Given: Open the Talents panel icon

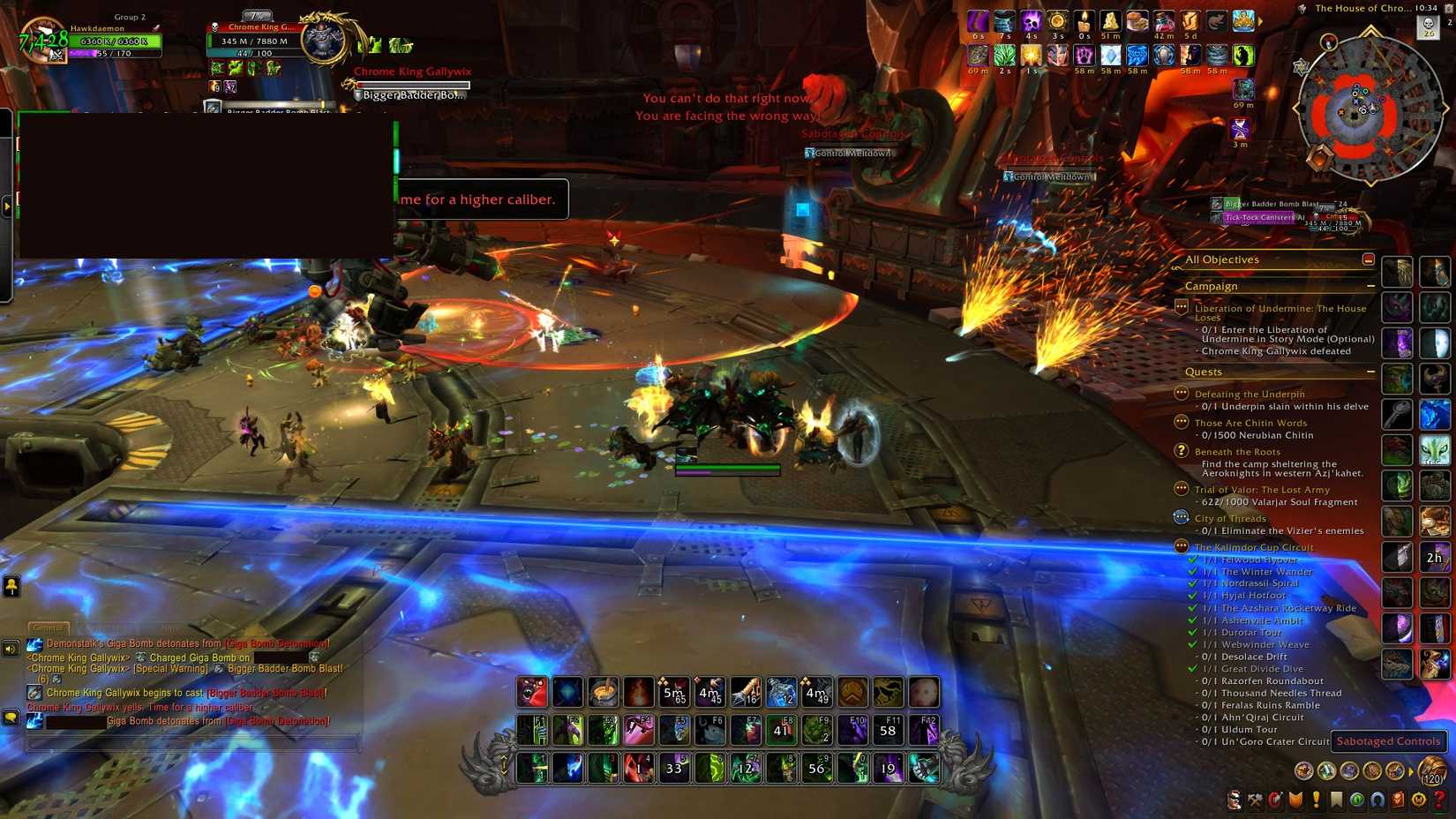Looking at the screenshot, I should (1275, 801).
